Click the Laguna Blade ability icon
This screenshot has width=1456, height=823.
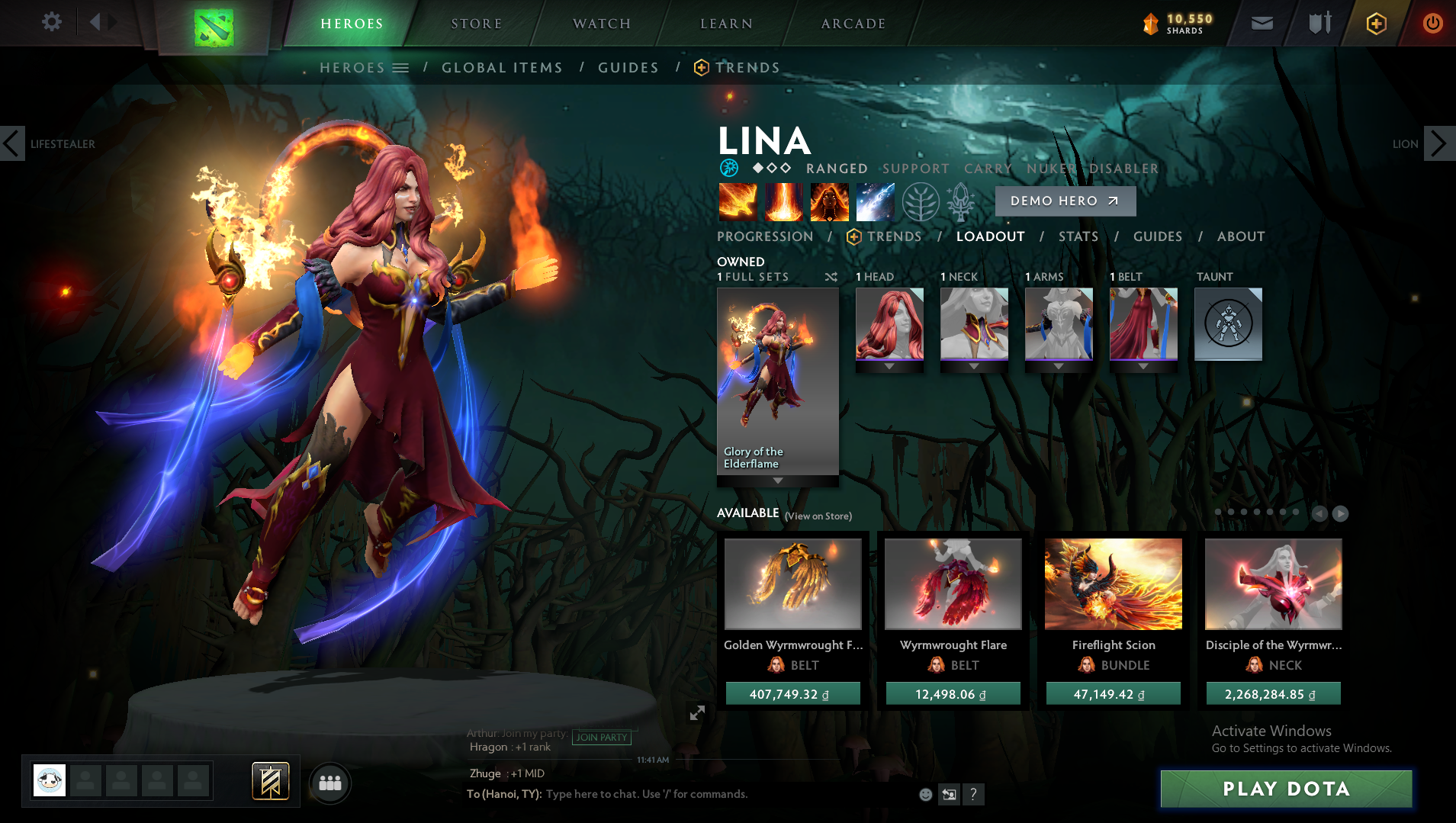tap(876, 201)
